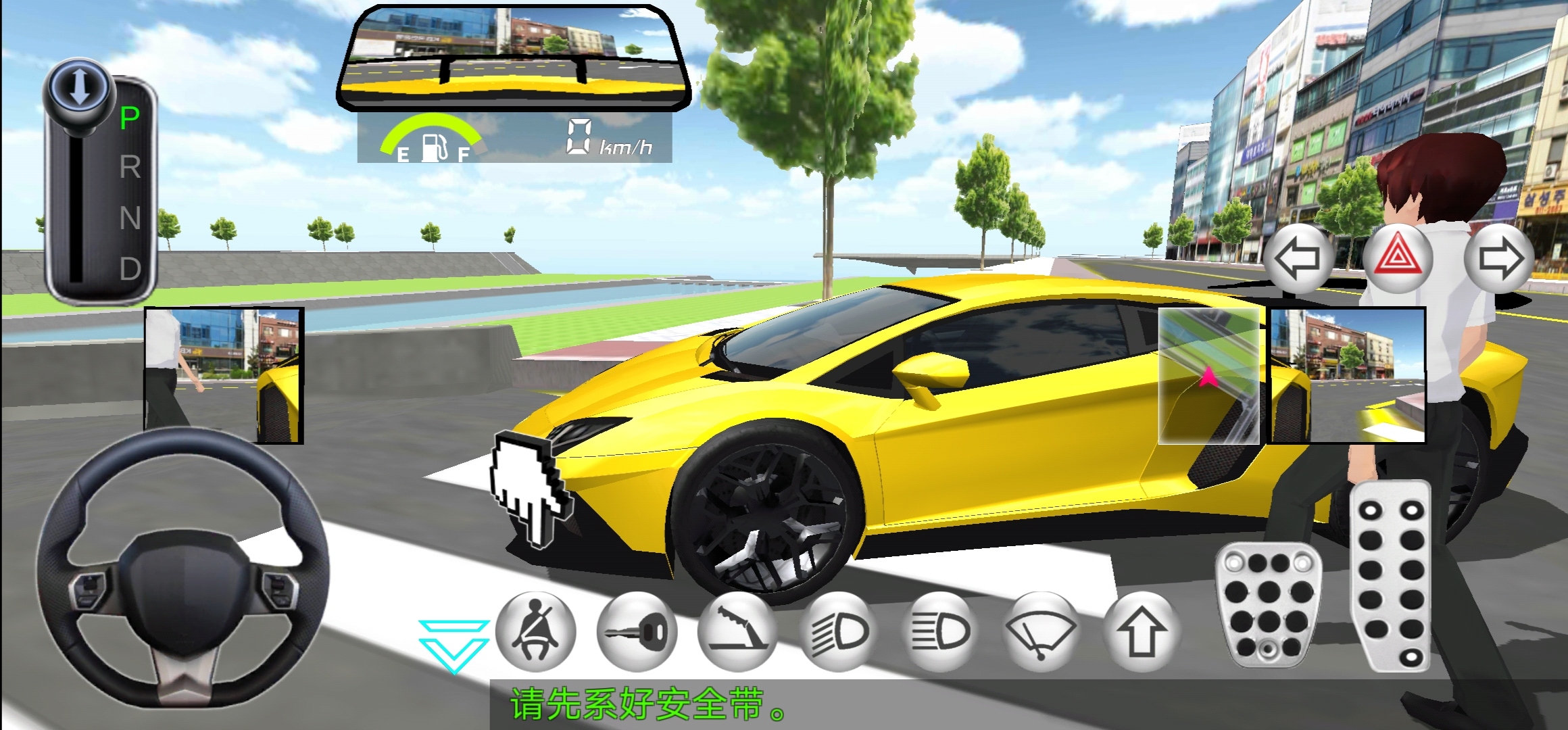Signal left with the left arrow
Image resolution: width=1568 pixels, height=730 pixels.
[x=1297, y=259]
